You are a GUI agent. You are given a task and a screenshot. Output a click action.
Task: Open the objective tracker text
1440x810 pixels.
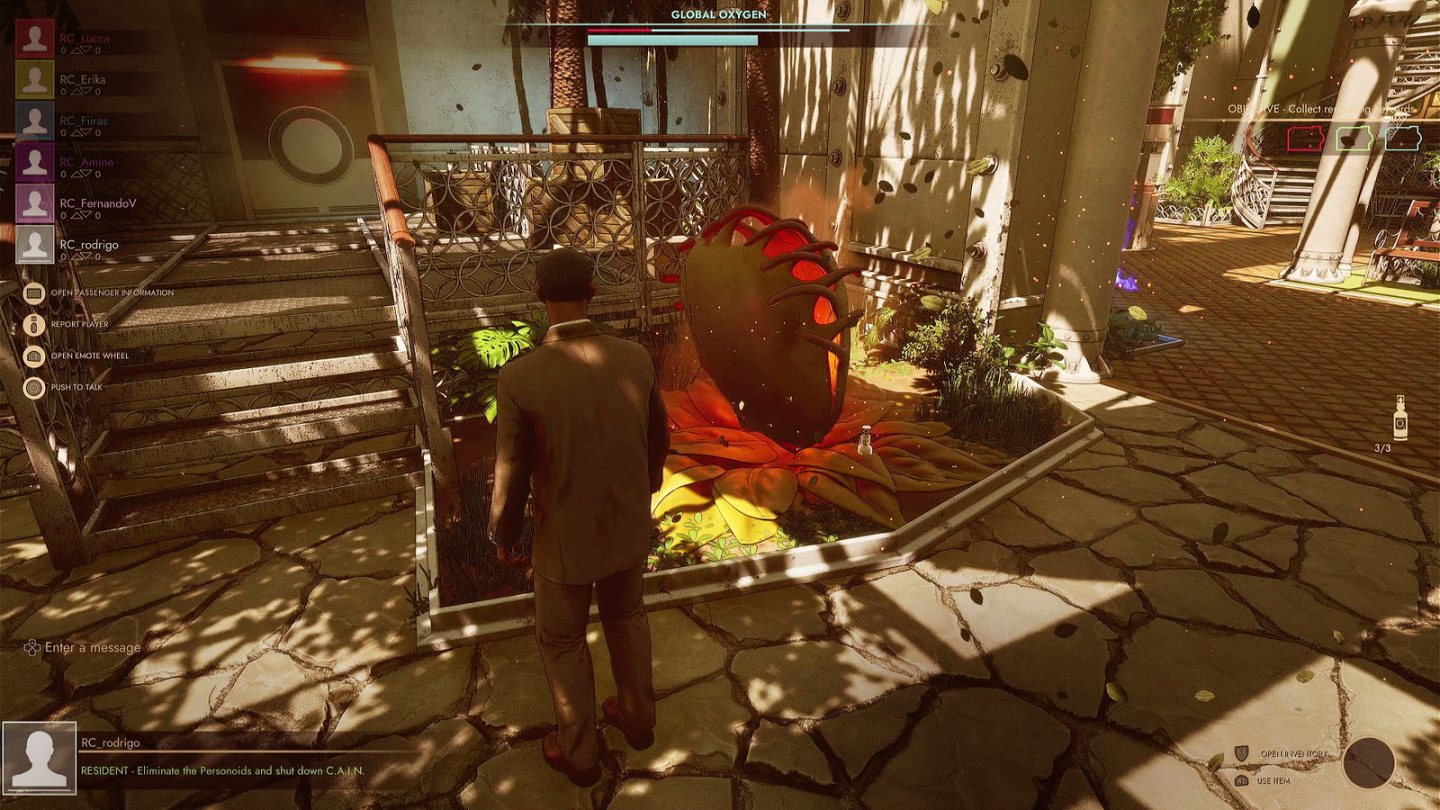(1321, 109)
